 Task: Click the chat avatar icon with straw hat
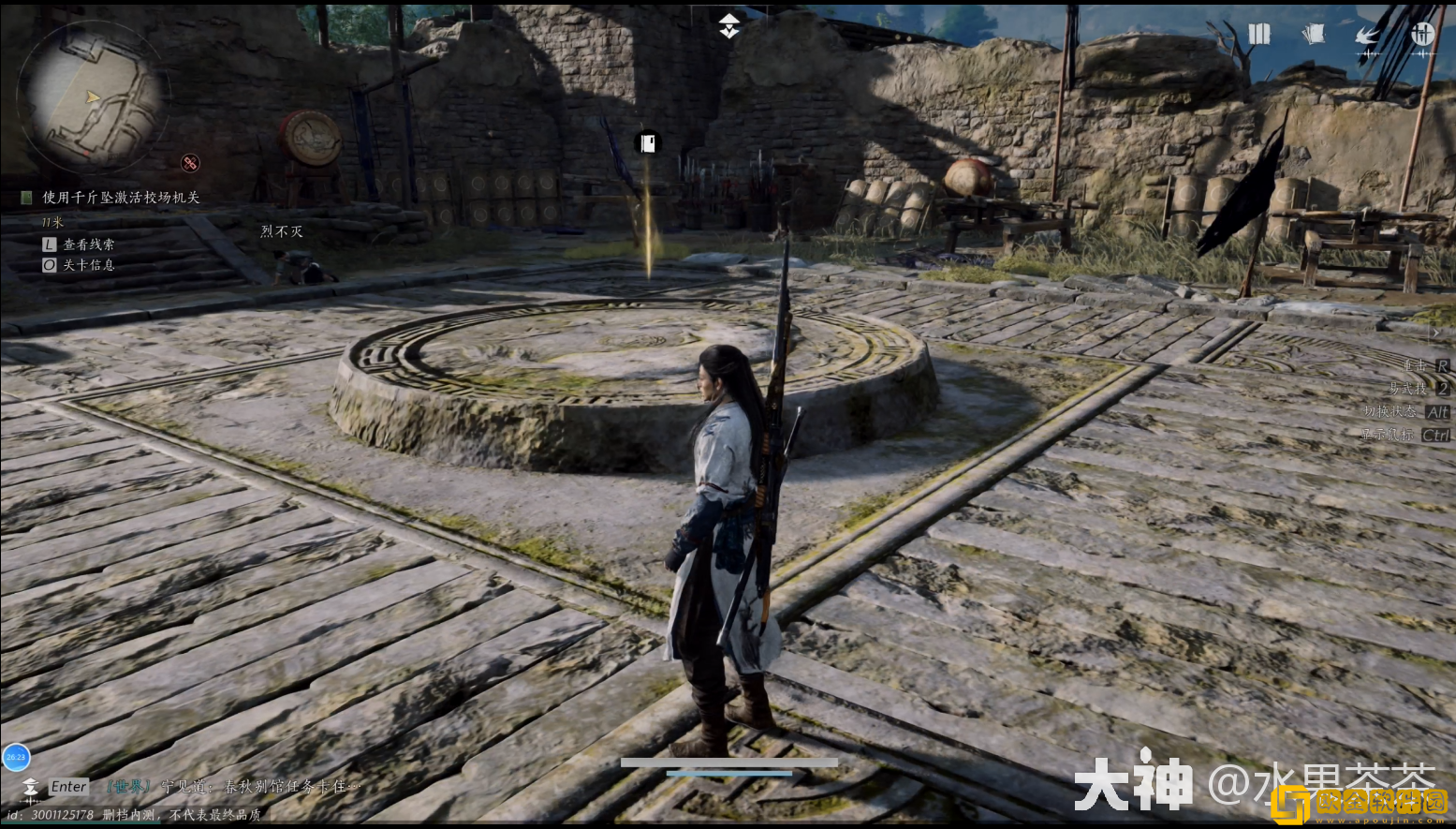coord(30,787)
